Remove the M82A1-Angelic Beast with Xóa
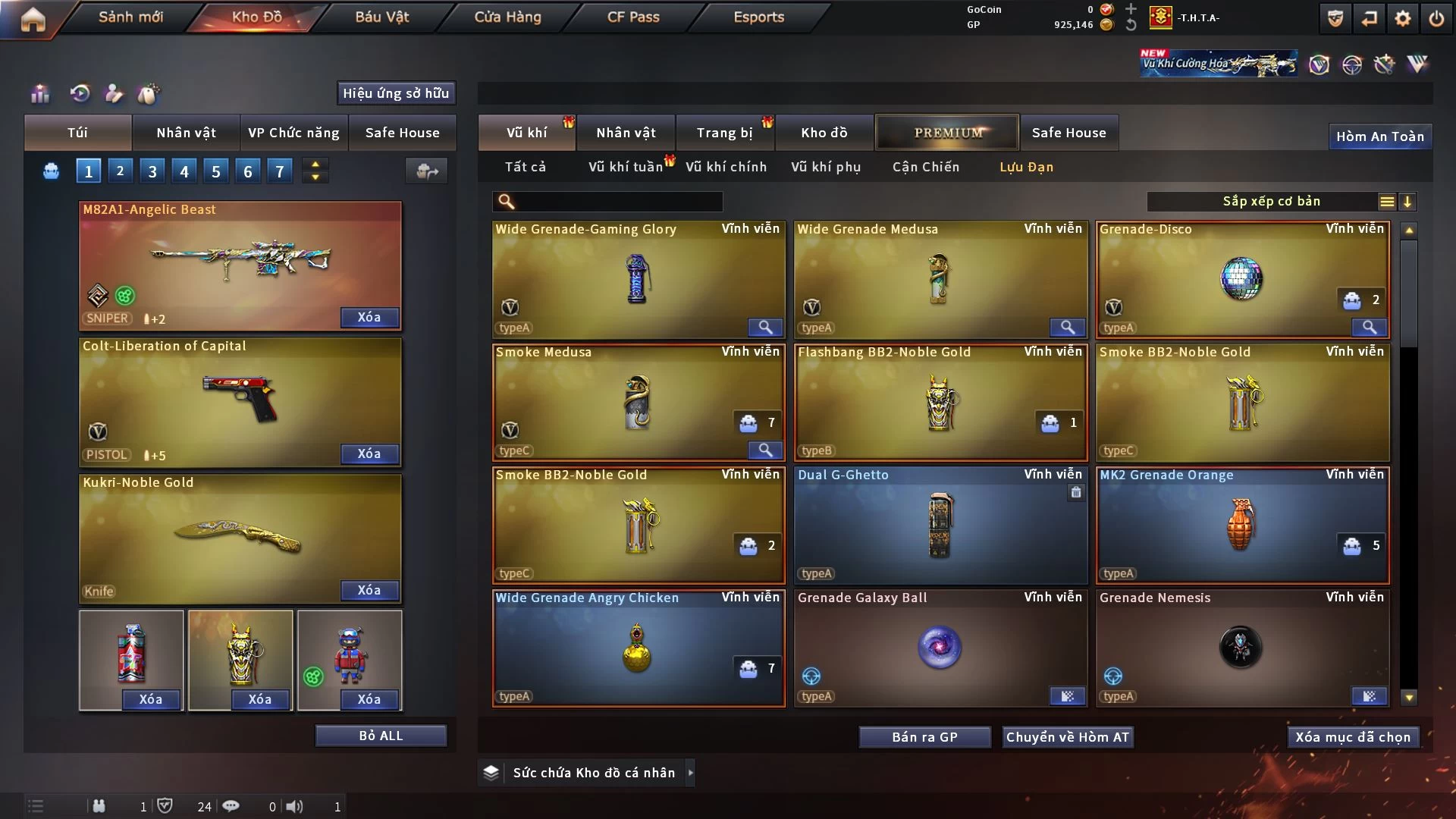This screenshot has height=819, width=1456. pyautogui.click(x=369, y=317)
